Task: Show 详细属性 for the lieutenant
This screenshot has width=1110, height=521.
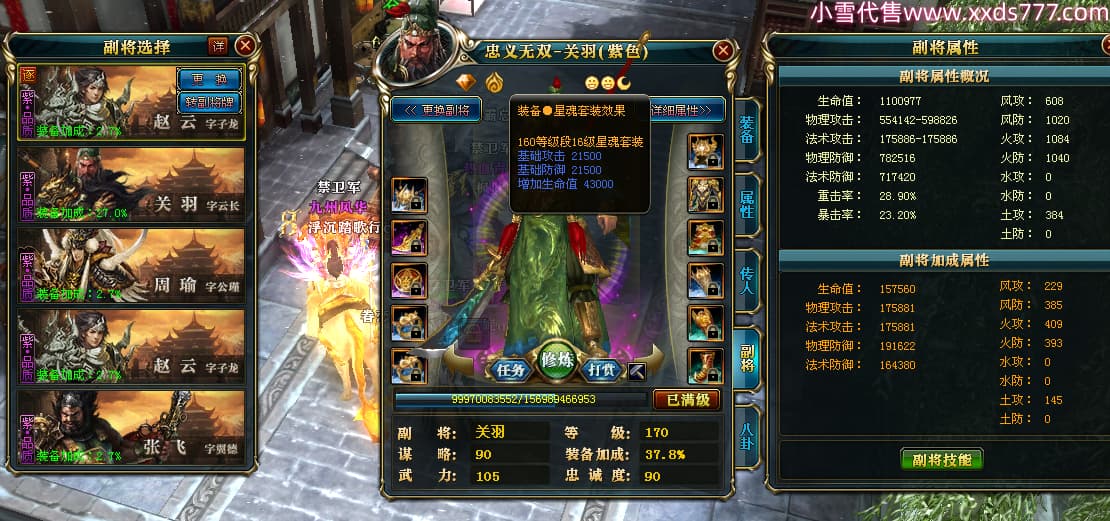Action: click(686, 109)
